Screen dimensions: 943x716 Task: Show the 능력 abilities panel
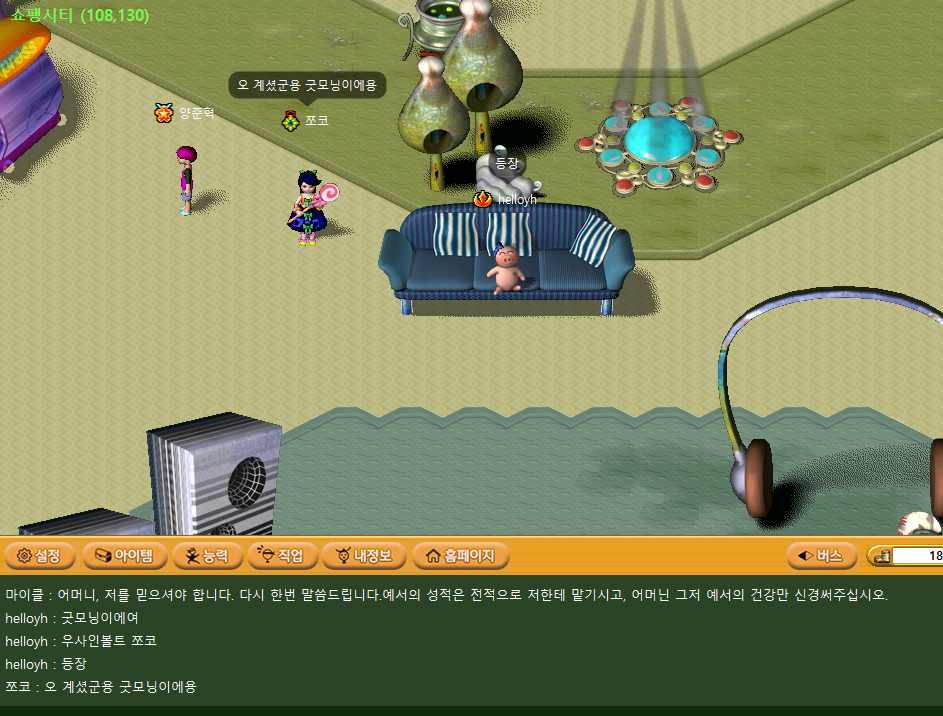tap(206, 555)
